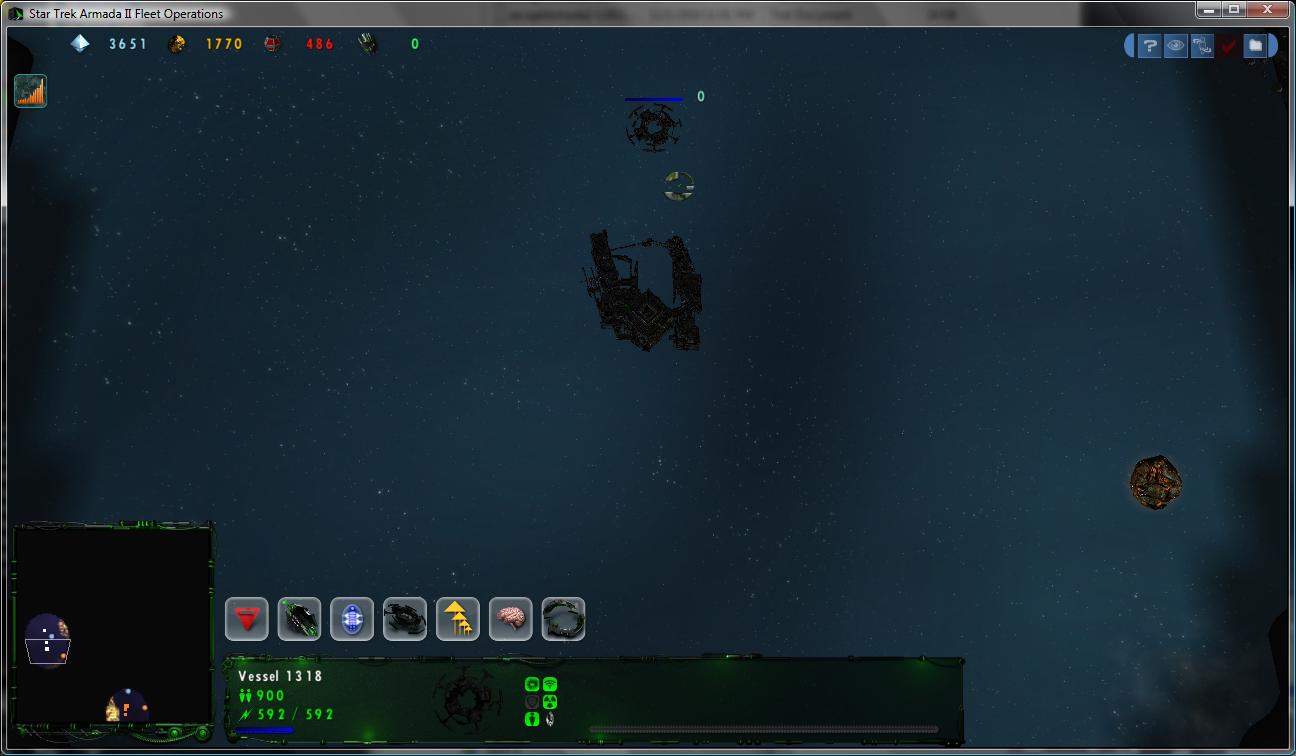
Task: Click the green radiation subsystem status icon
Action: click(x=550, y=702)
